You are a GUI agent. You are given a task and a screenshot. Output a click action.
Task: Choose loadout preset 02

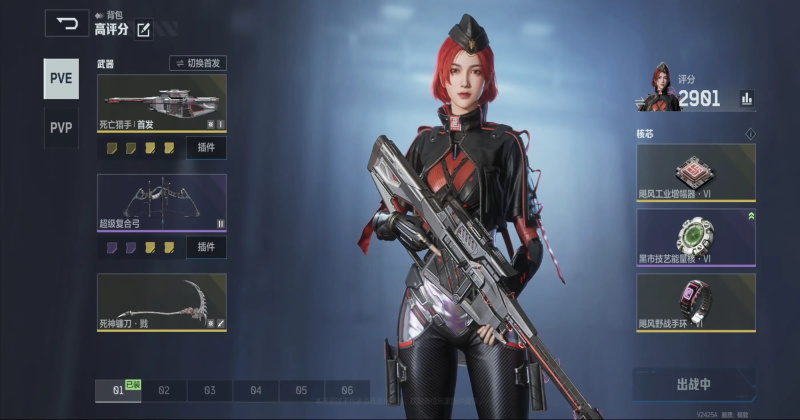164,391
